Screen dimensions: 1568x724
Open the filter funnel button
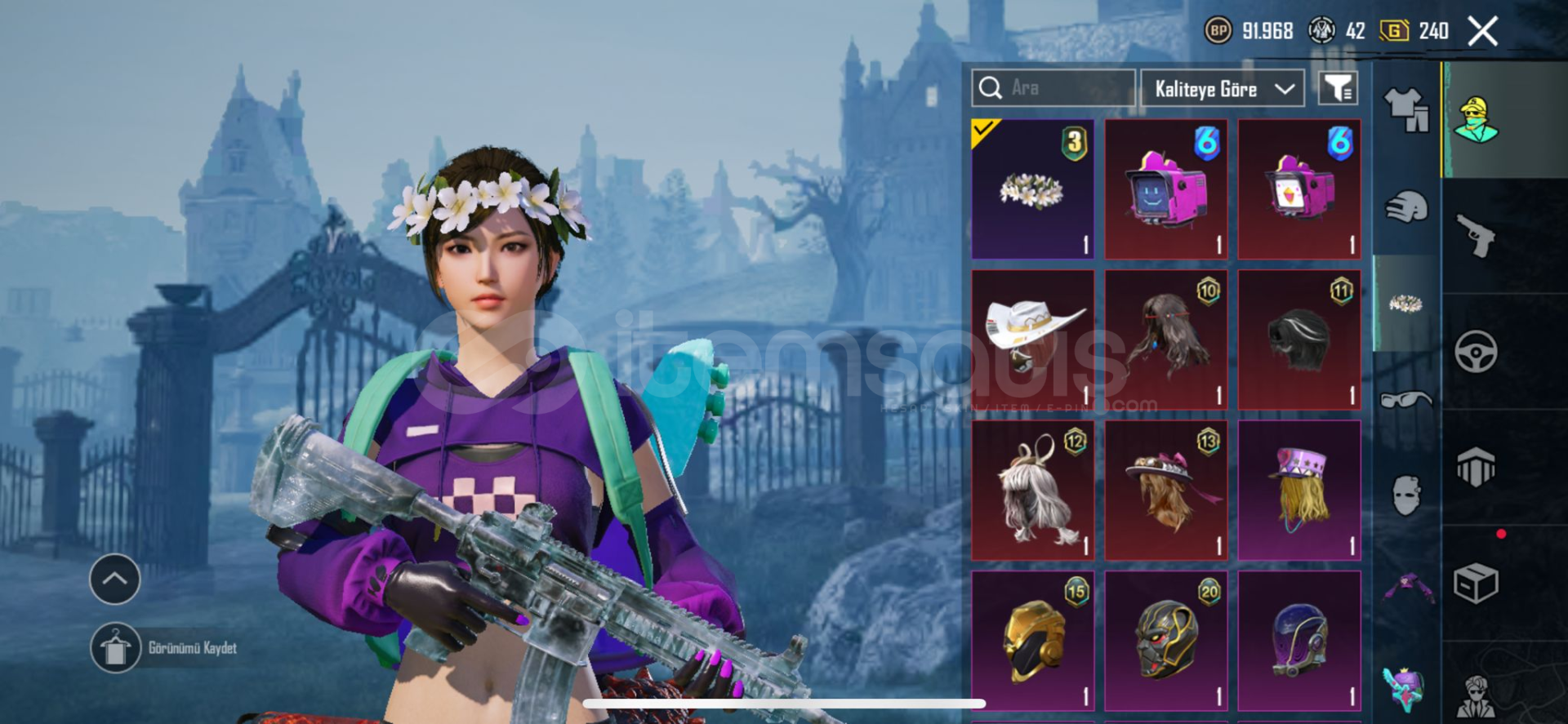[1338, 88]
